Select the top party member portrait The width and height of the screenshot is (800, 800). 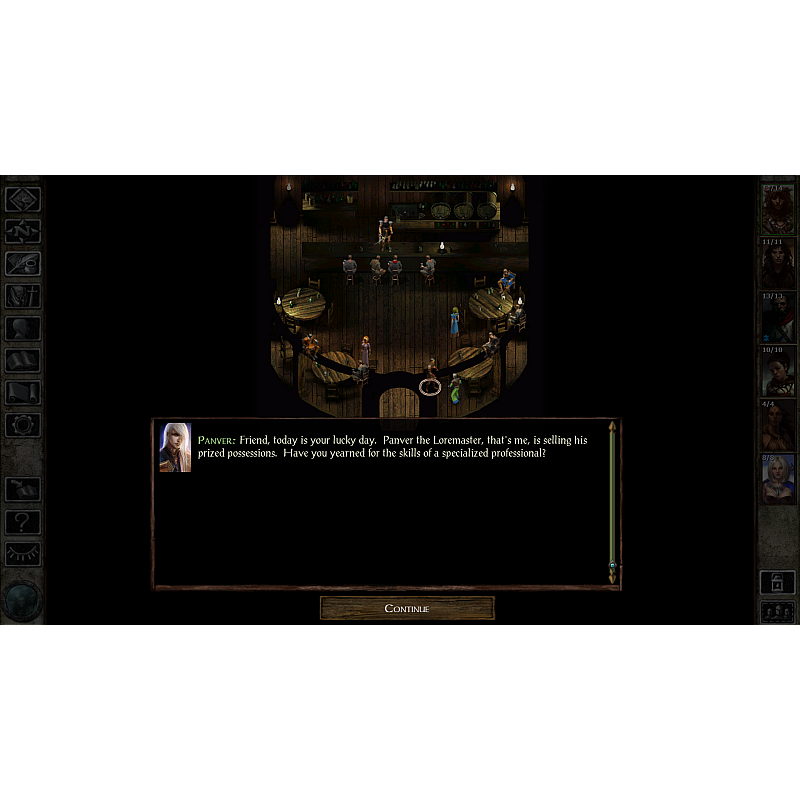777,209
